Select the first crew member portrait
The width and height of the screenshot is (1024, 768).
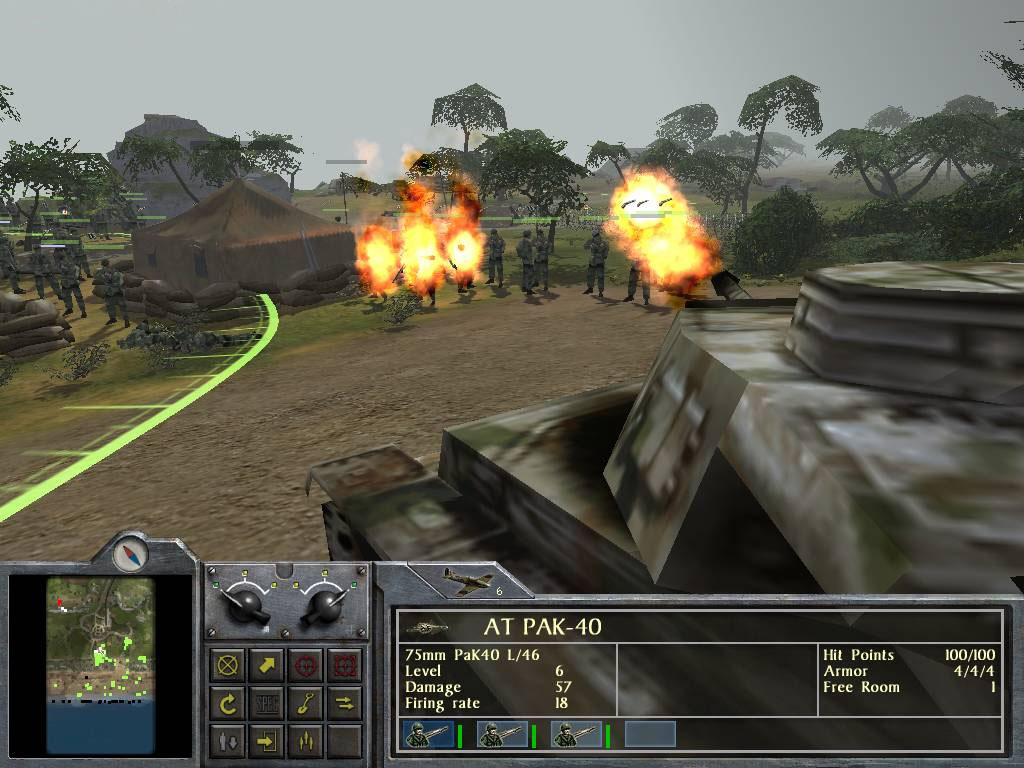(427, 735)
